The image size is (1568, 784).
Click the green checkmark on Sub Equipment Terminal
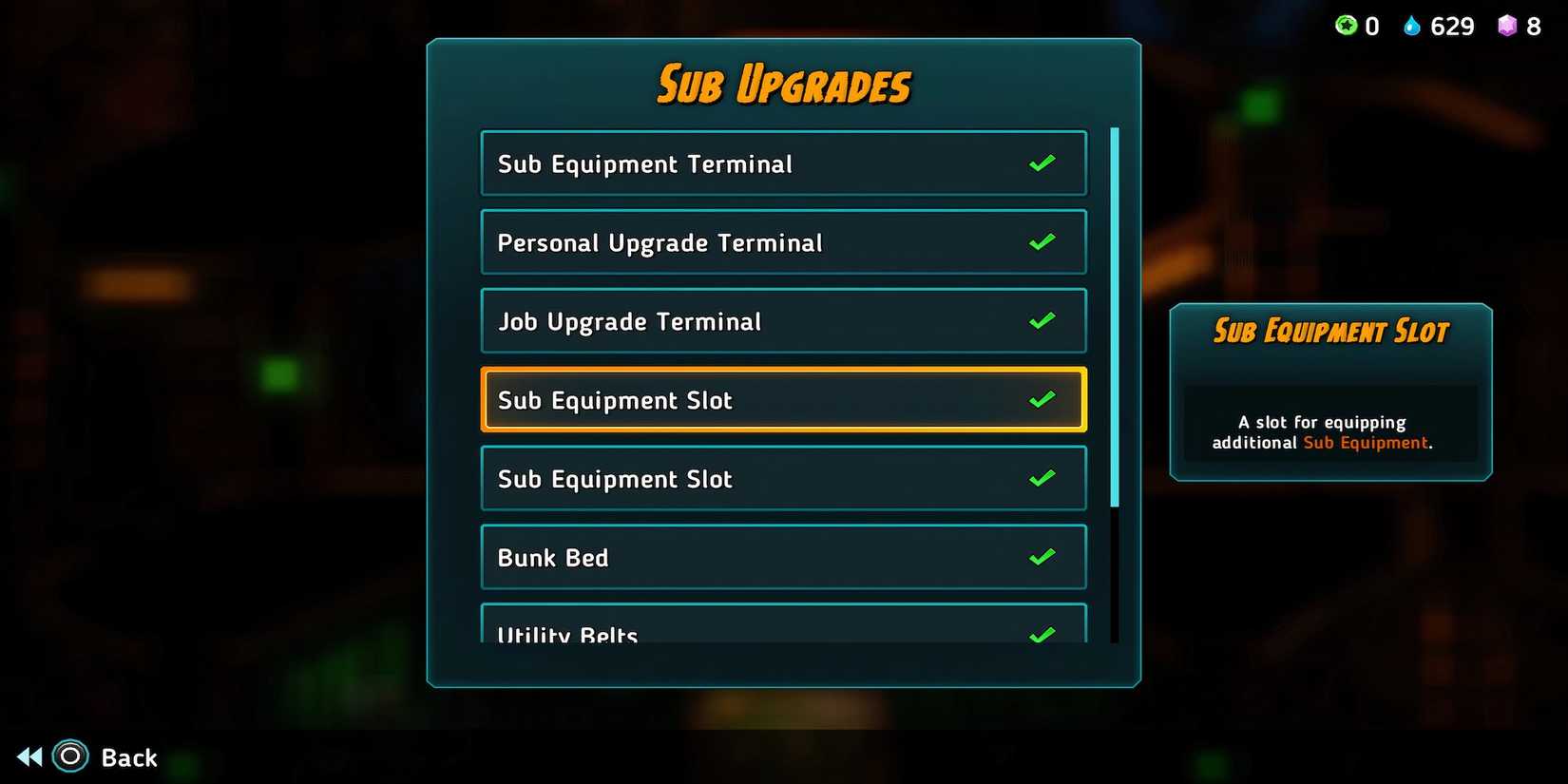(x=1042, y=163)
